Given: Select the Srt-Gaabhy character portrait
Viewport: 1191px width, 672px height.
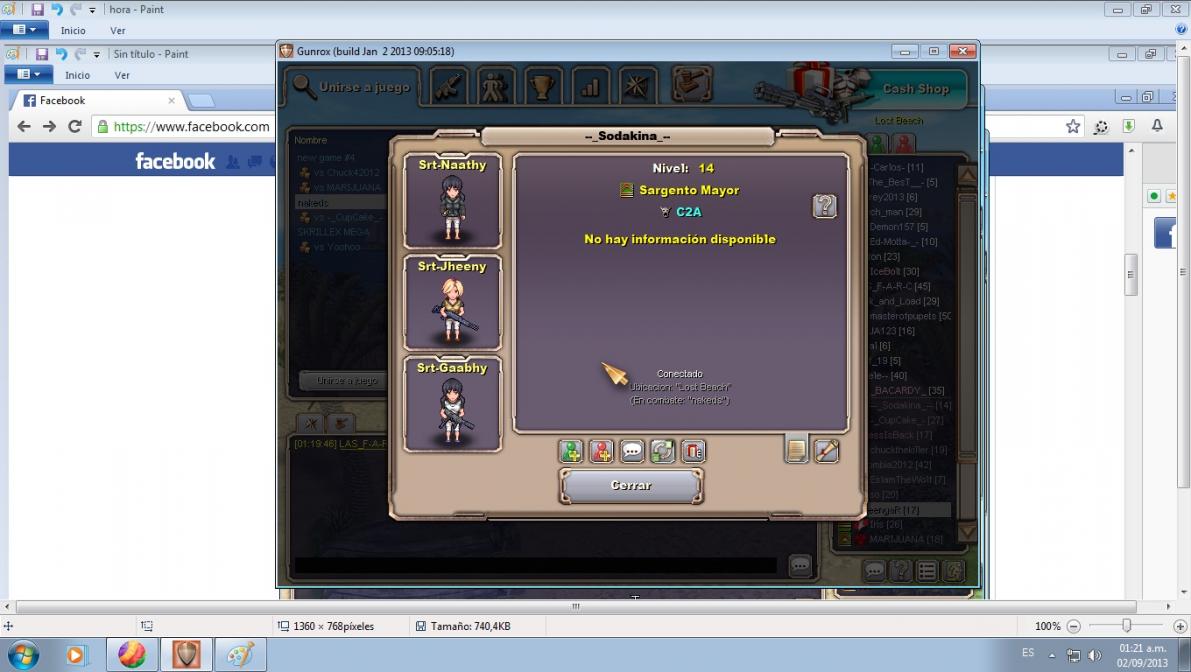Looking at the screenshot, I should click(452, 405).
